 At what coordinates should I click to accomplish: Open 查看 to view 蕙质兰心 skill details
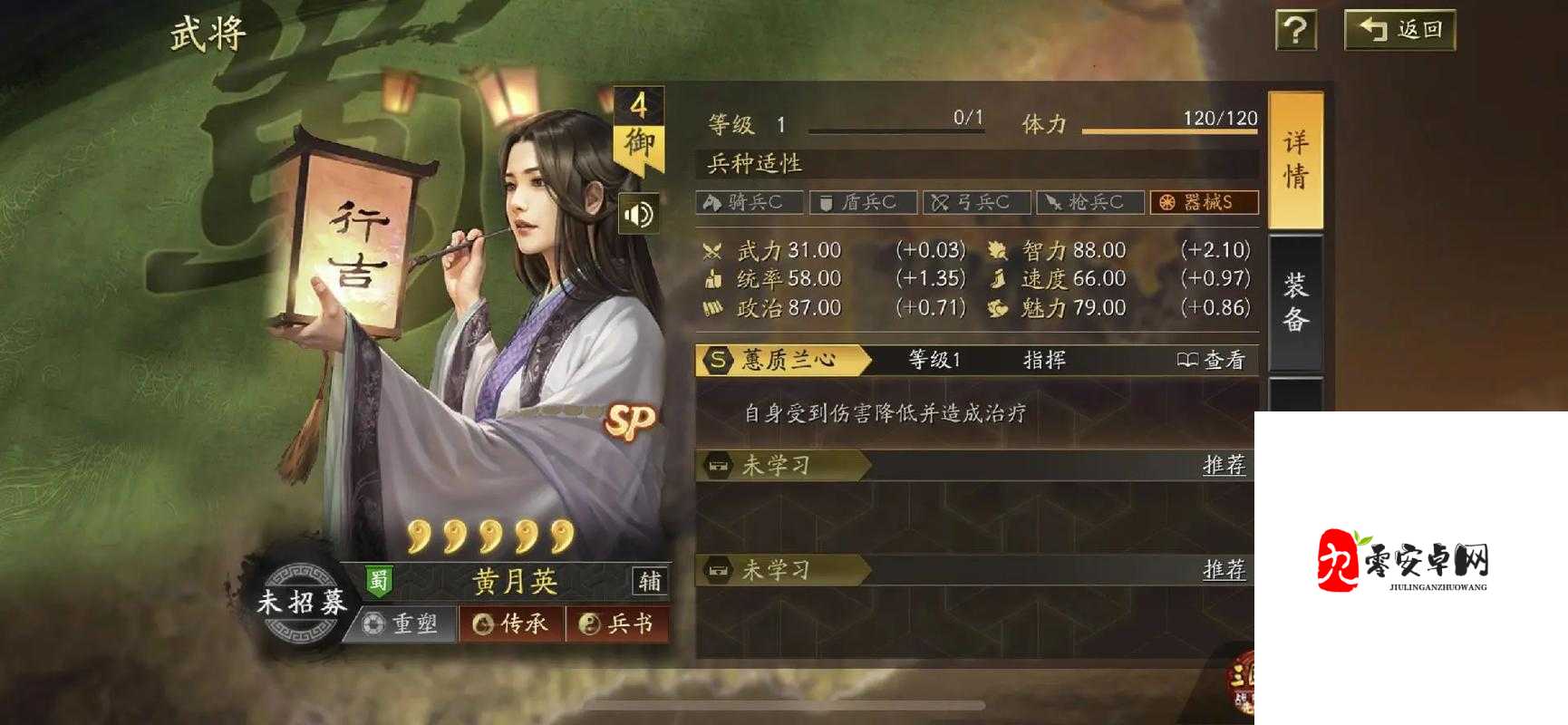[x=1224, y=361]
